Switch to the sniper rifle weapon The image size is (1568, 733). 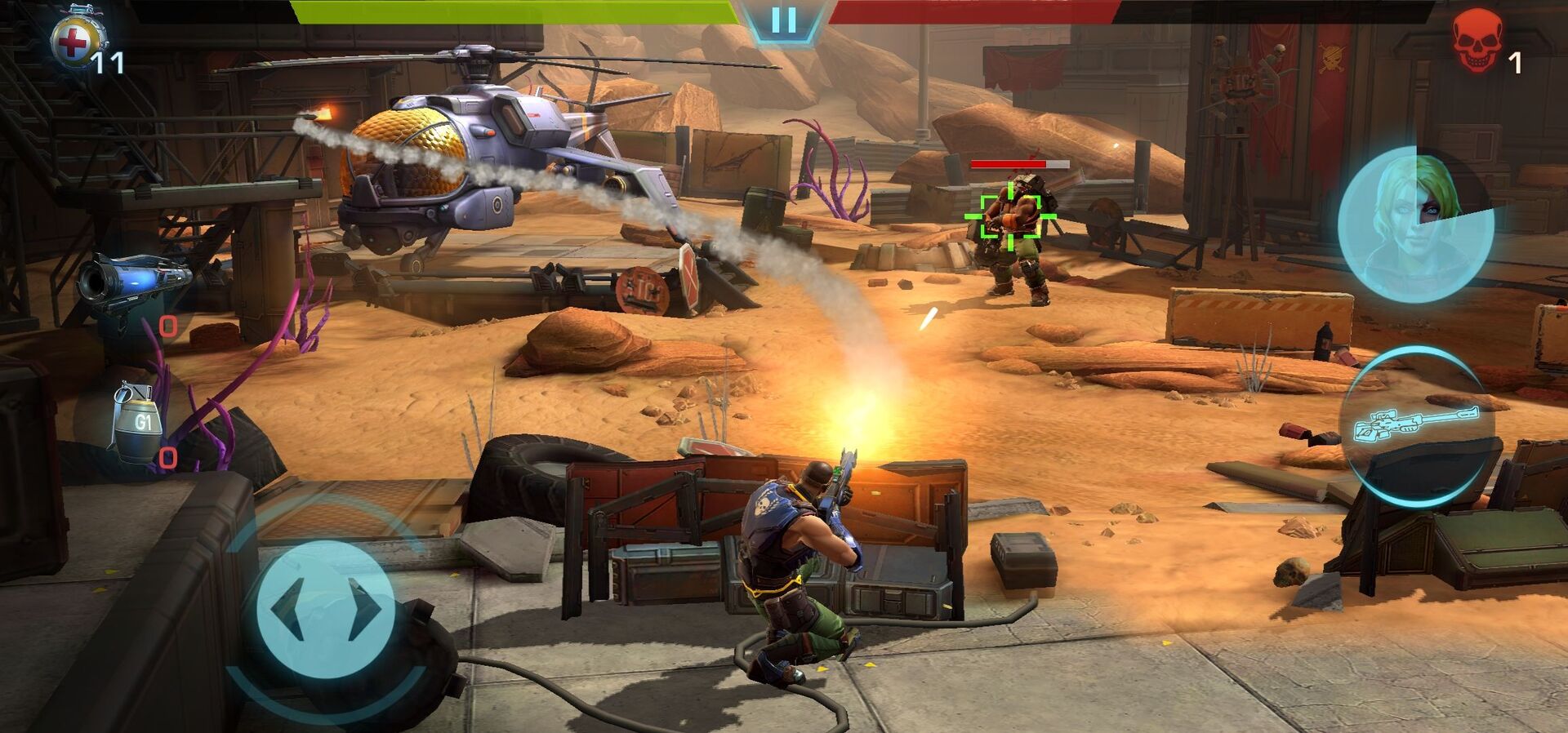coord(1419,424)
